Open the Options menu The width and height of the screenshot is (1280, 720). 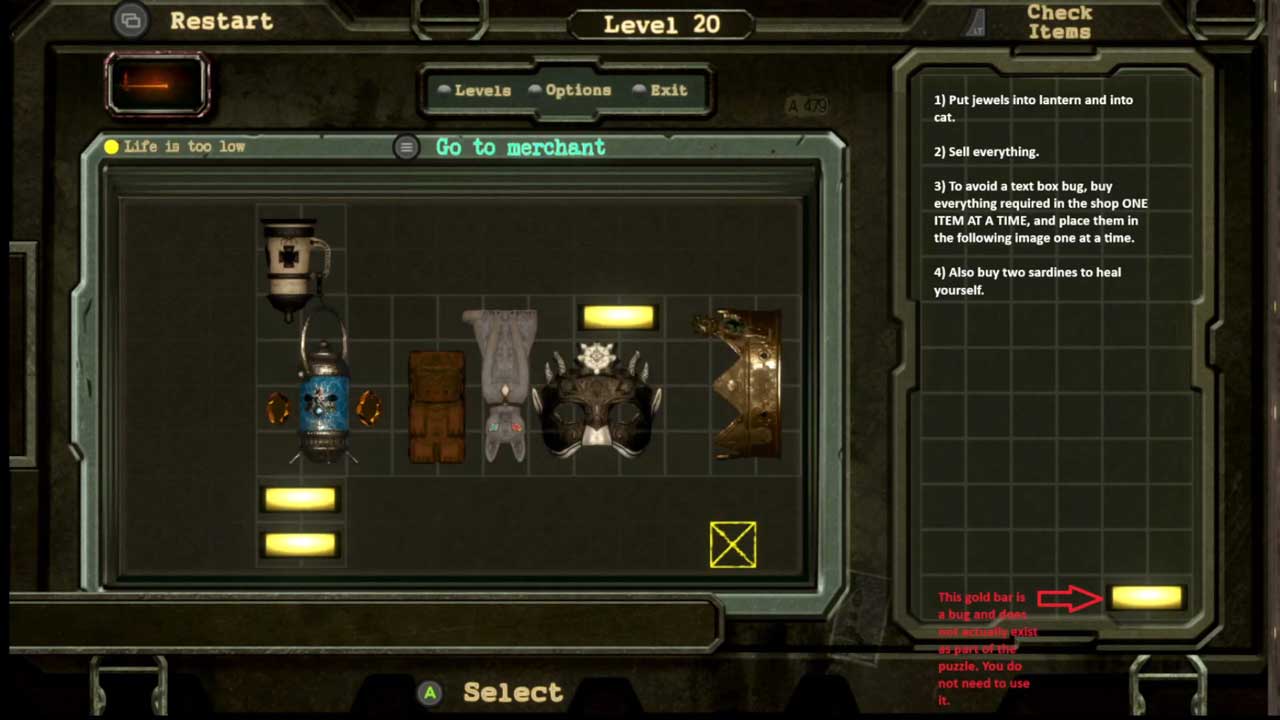point(577,90)
